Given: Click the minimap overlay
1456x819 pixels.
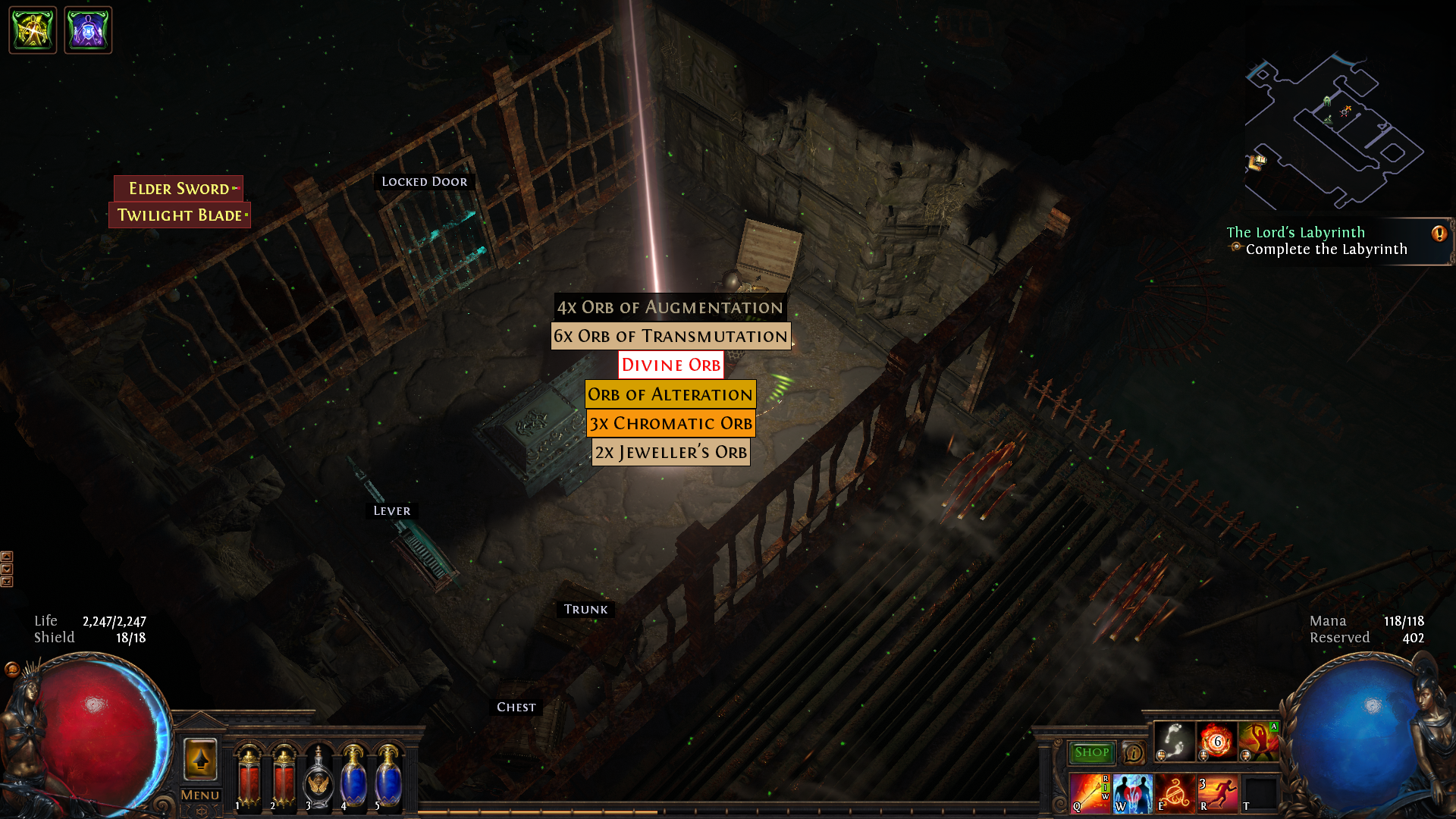Looking at the screenshot, I should coord(1333,130).
